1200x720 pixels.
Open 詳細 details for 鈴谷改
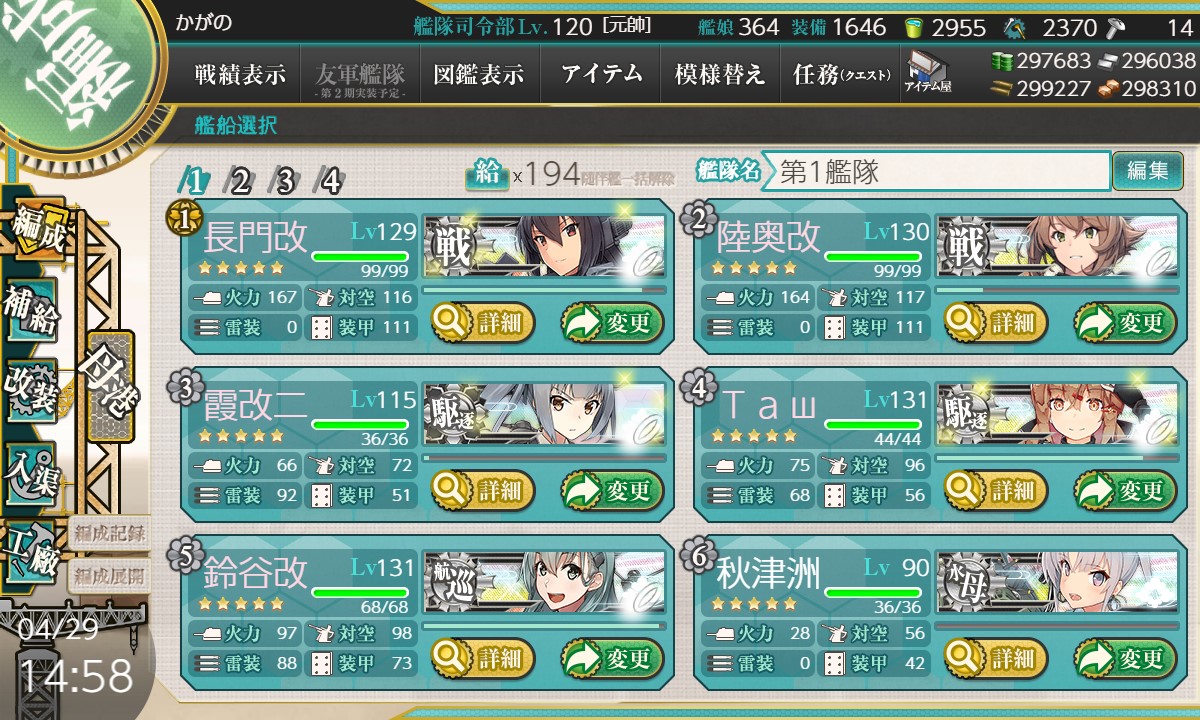coord(483,659)
